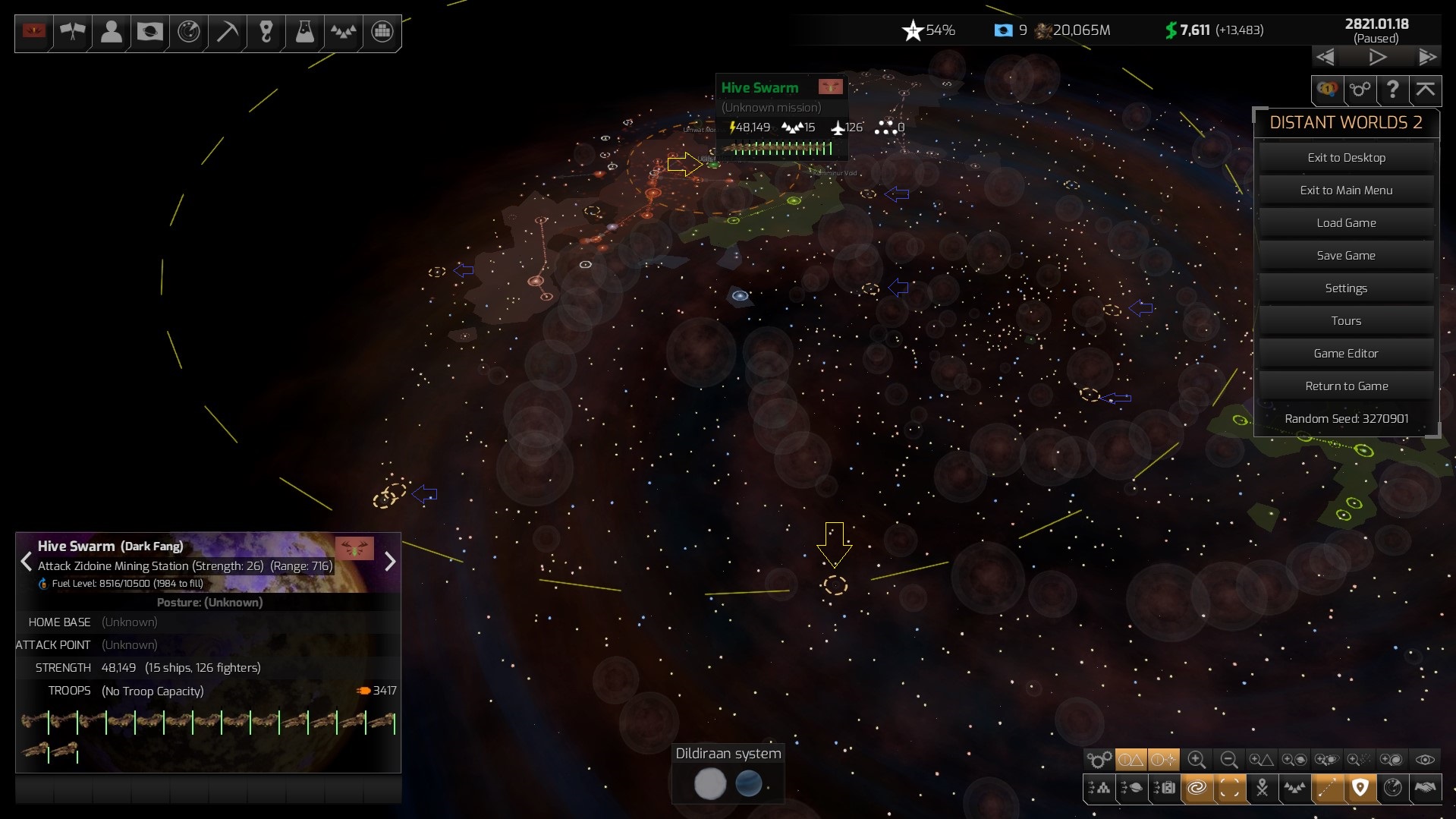Open the Tours menu entry

[x=1346, y=321]
